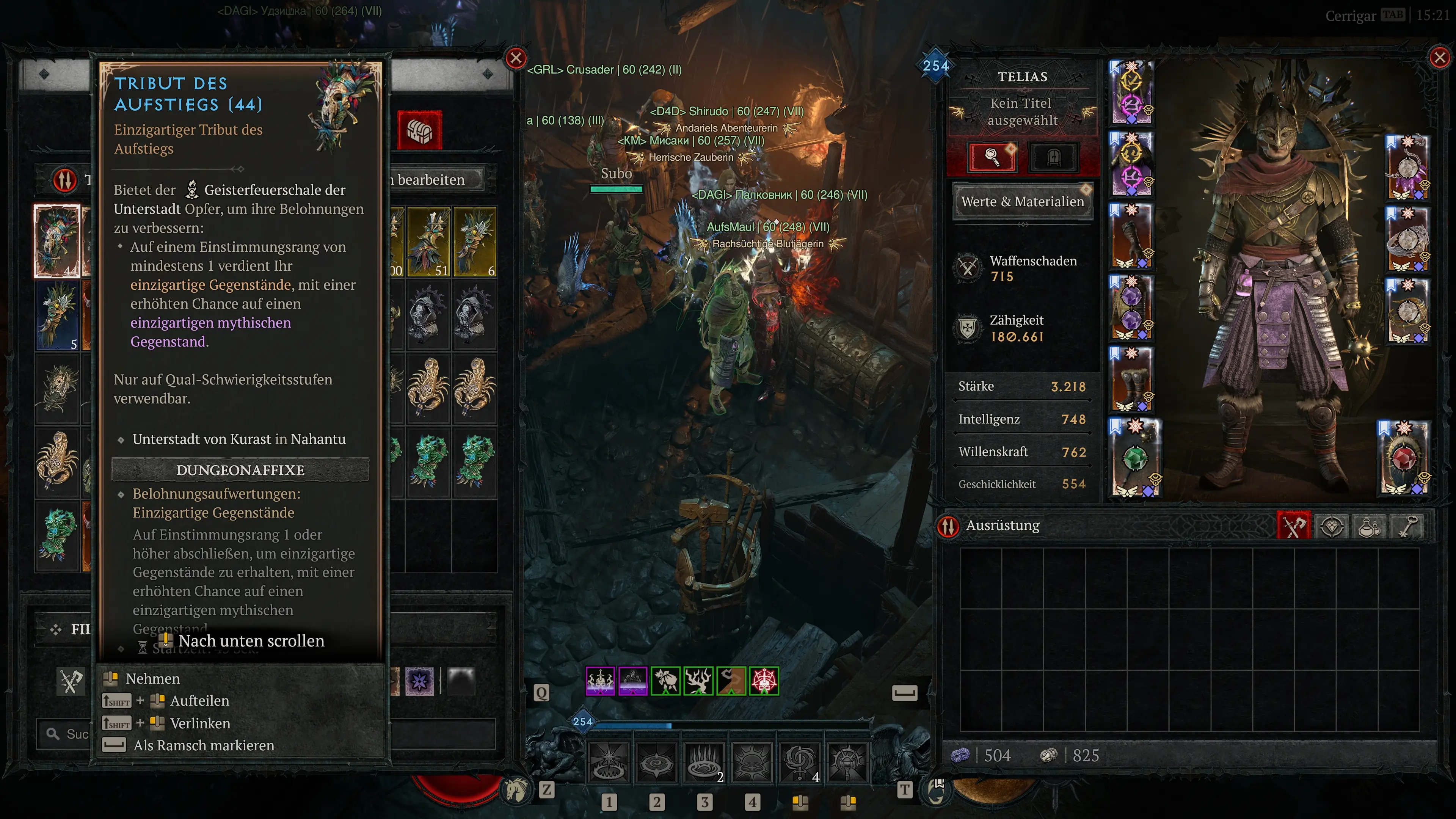
Task: Click the magnifying glass inspect button
Action: (993, 157)
